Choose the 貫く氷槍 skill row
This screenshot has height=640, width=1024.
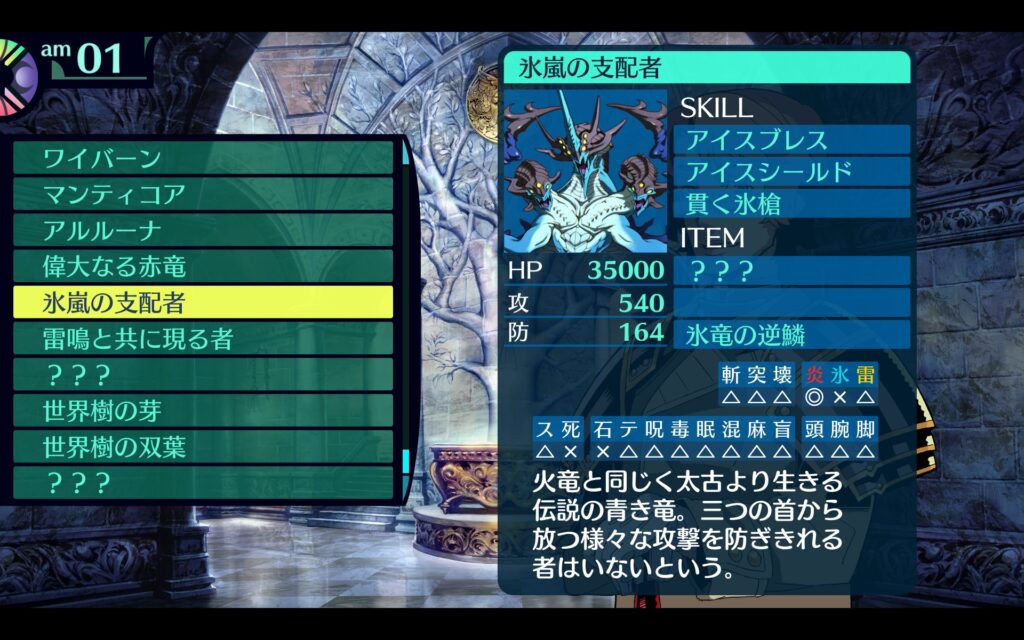[x=795, y=203]
